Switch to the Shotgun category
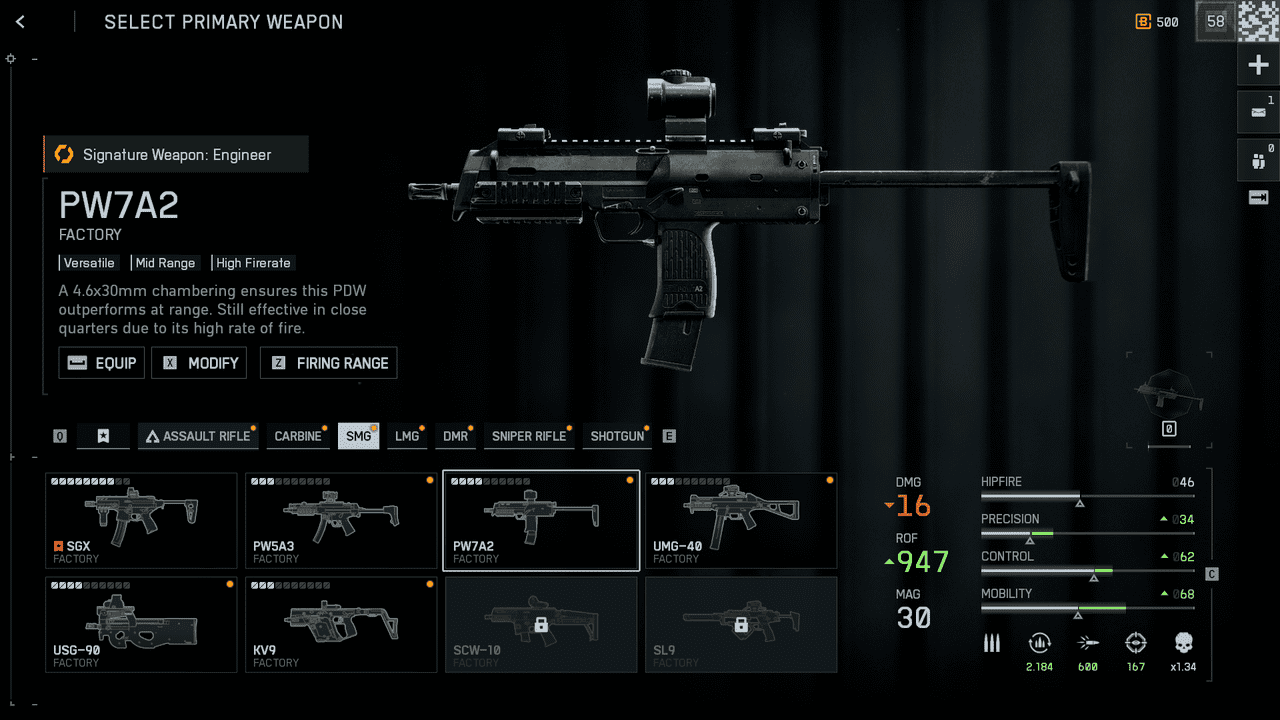This screenshot has width=1280, height=720. 617,436
